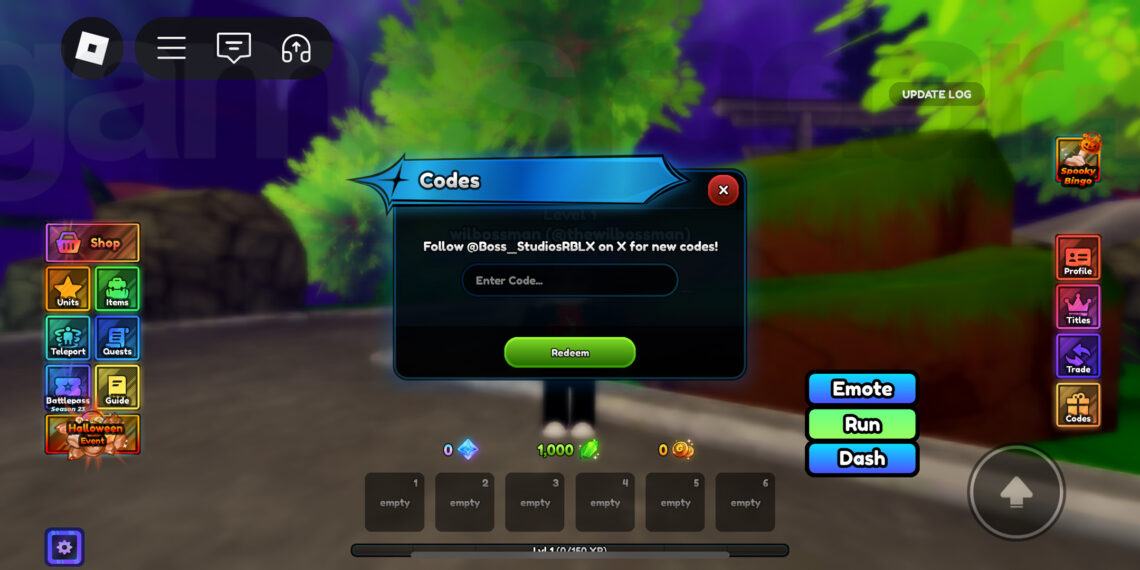Viewport: 1140px width, 570px height.
Task: Open the Trade menu
Action: tap(1078, 356)
